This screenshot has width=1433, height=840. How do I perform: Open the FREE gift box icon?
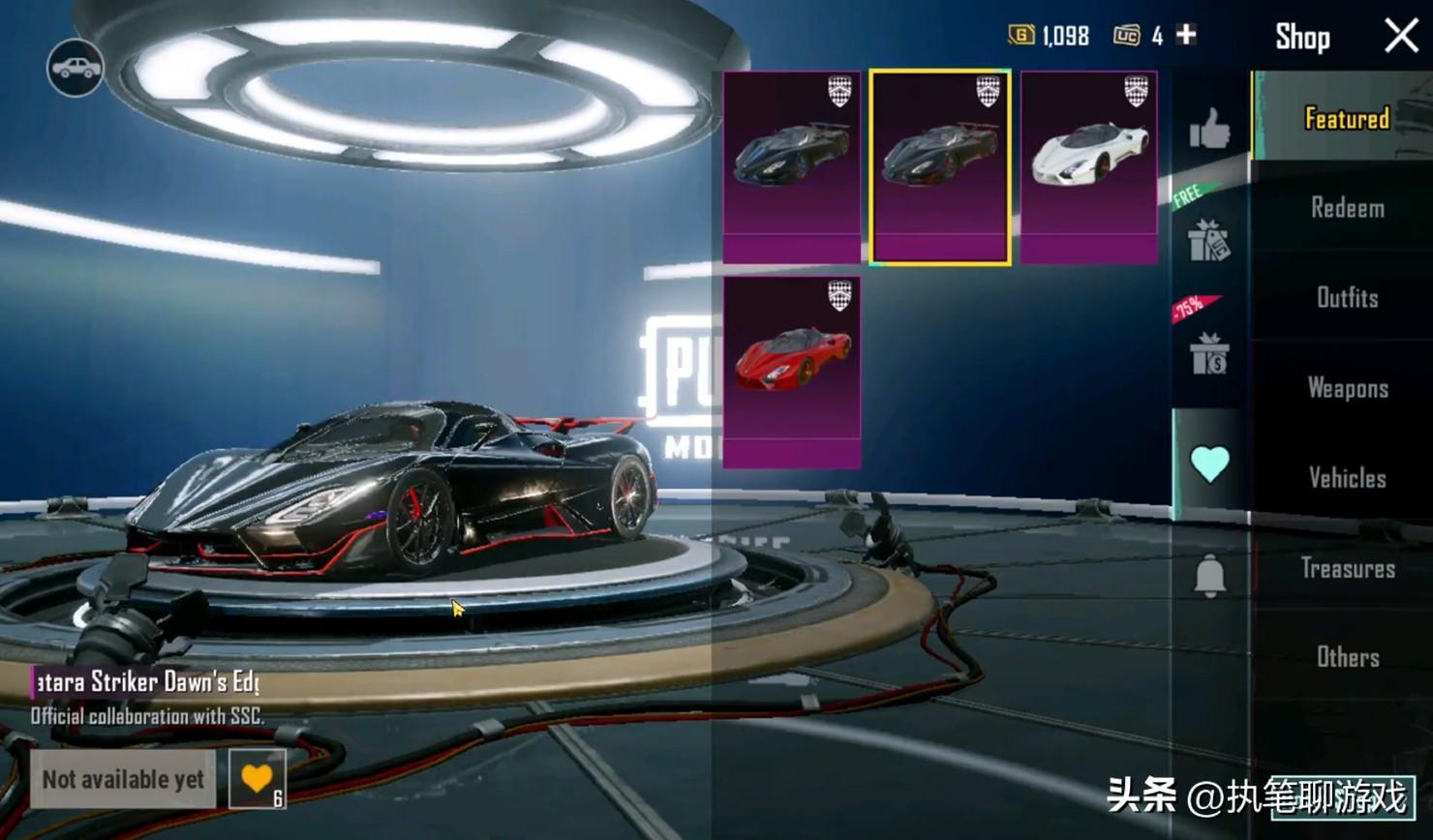pyautogui.click(x=1208, y=239)
